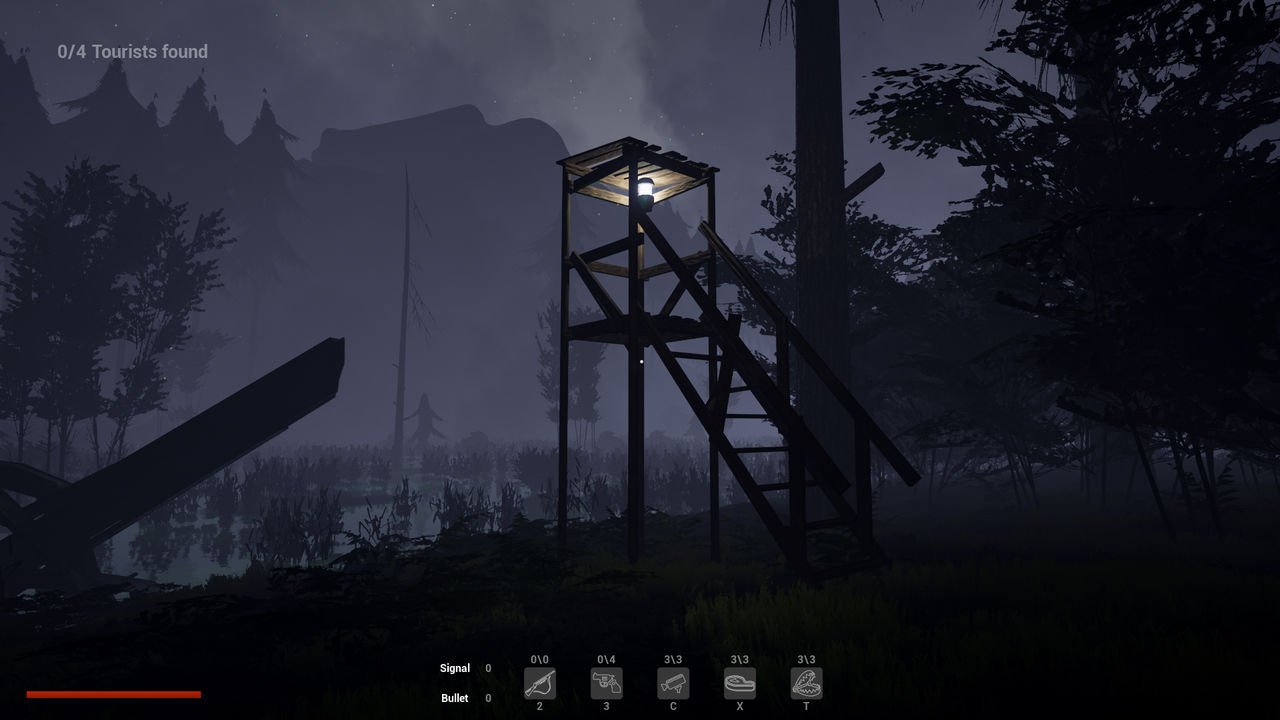Select the revolver in slot 3
Screen dimensions: 1280x720
[606, 684]
